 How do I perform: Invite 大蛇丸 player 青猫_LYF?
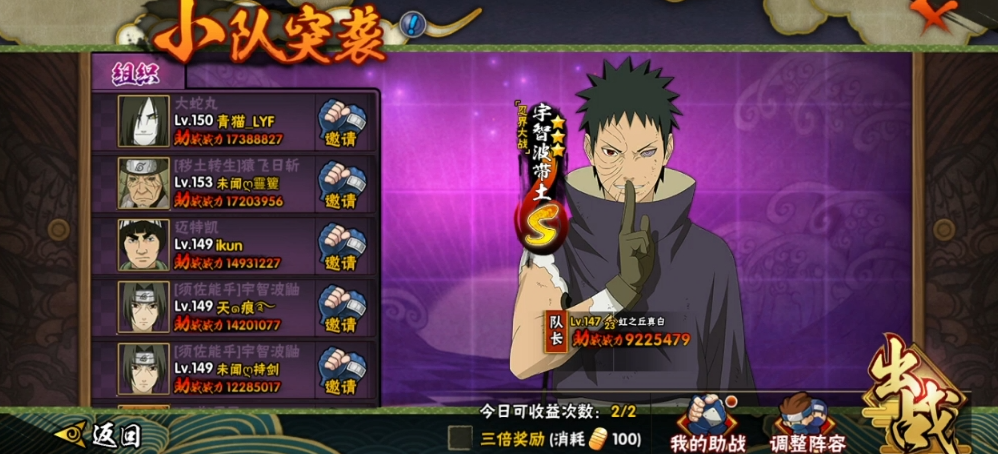click(x=341, y=125)
